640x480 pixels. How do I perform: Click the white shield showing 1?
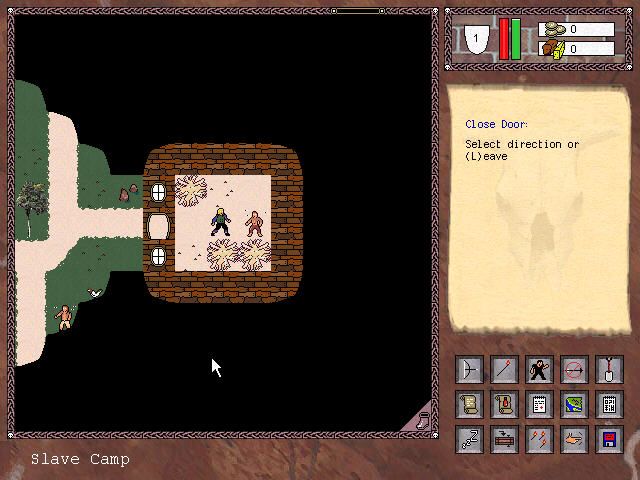[478, 39]
